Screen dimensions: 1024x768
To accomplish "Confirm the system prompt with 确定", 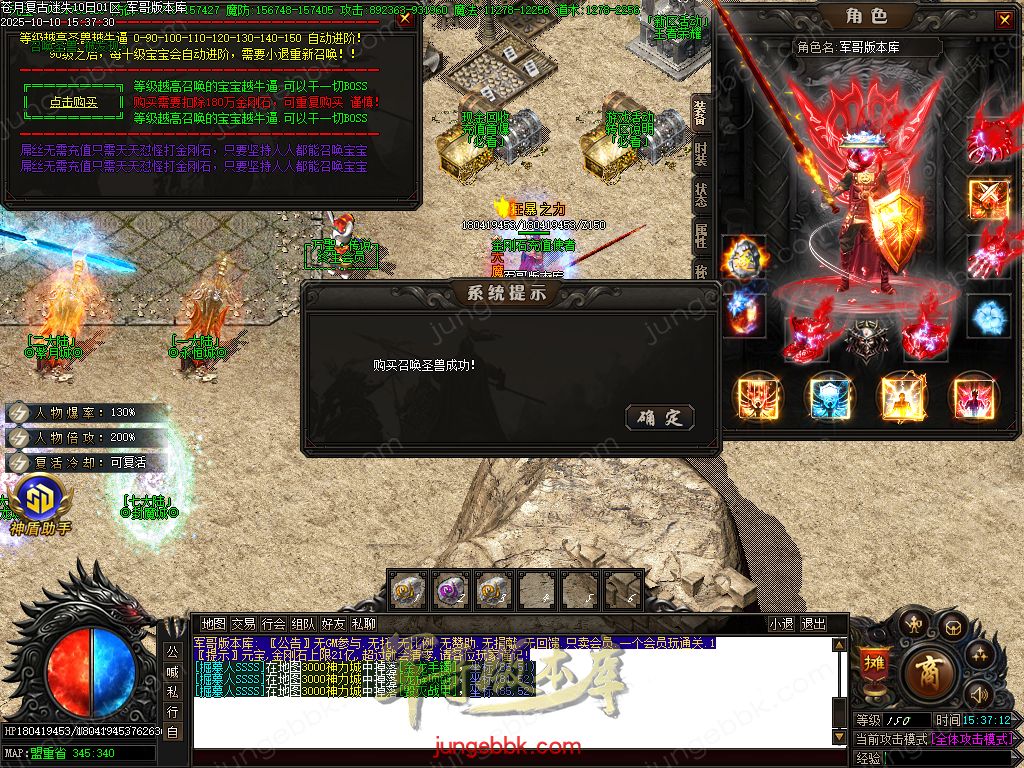I will coord(659,417).
